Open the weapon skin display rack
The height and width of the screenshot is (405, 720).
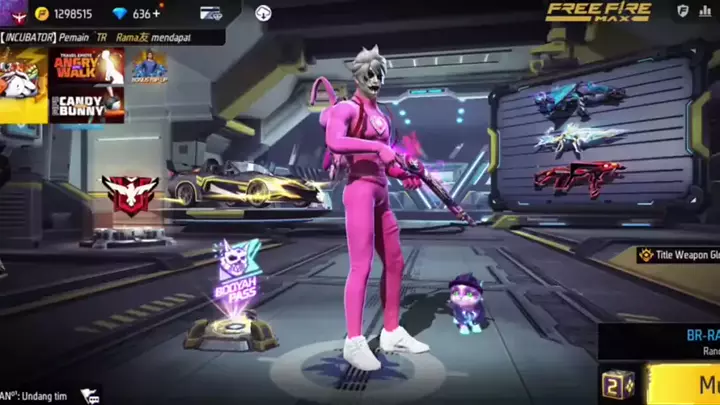click(592, 140)
